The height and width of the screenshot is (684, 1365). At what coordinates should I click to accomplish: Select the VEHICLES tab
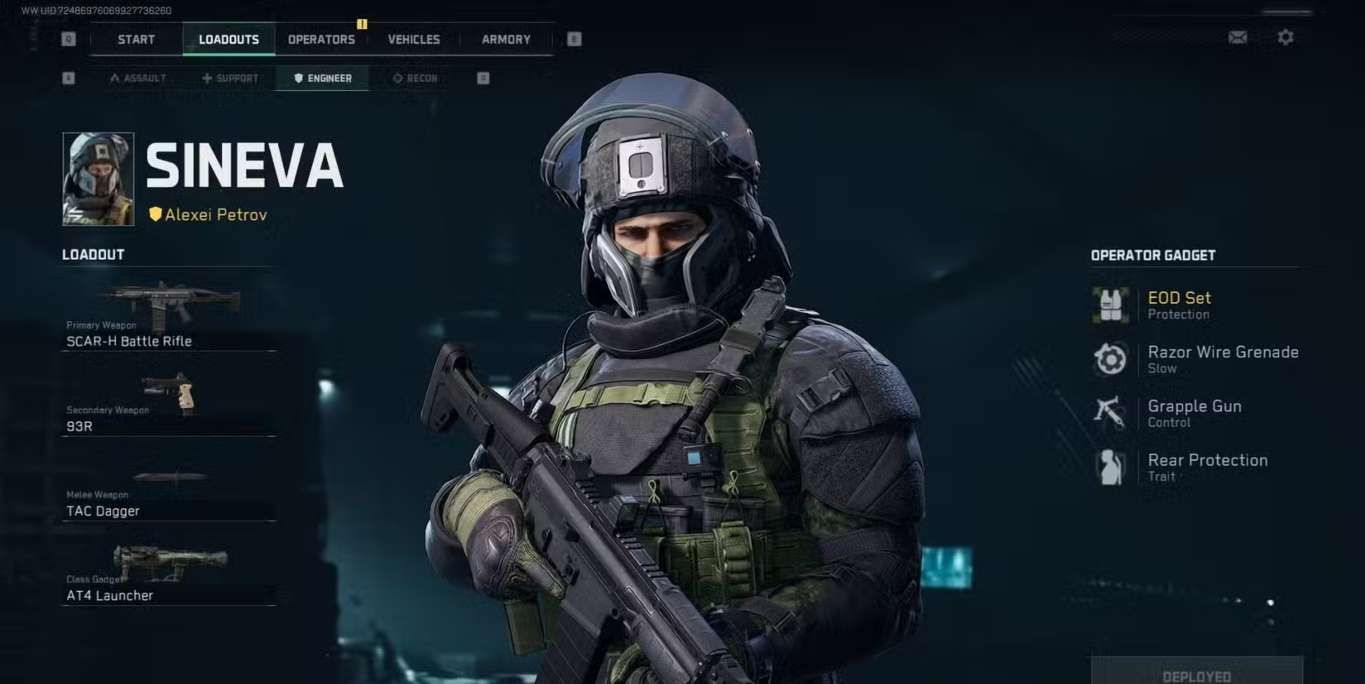pyautogui.click(x=414, y=39)
